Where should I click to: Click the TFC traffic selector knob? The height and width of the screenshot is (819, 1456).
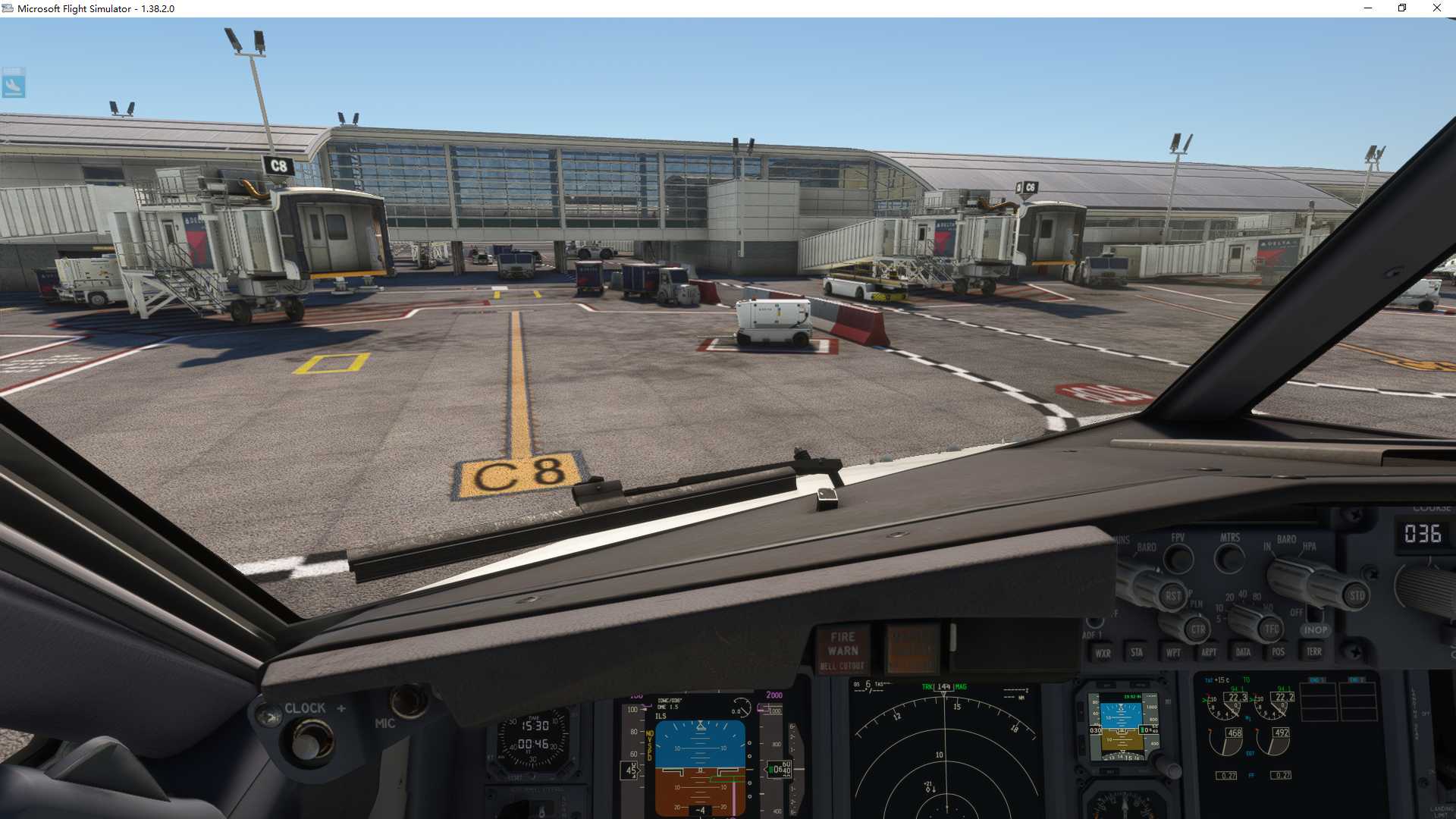point(1270,629)
